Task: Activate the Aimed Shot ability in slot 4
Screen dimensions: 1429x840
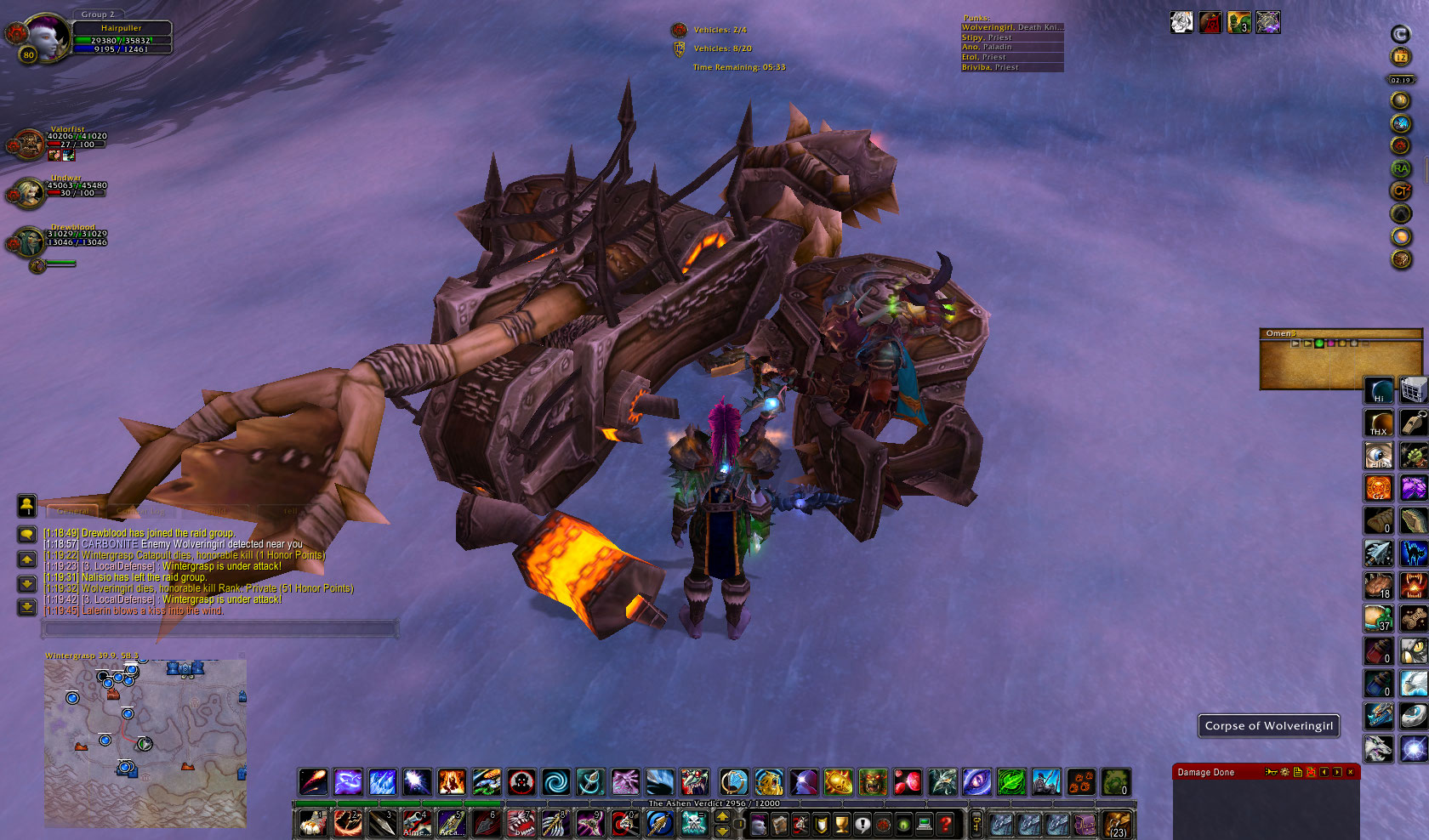Action: coord(416,823)
